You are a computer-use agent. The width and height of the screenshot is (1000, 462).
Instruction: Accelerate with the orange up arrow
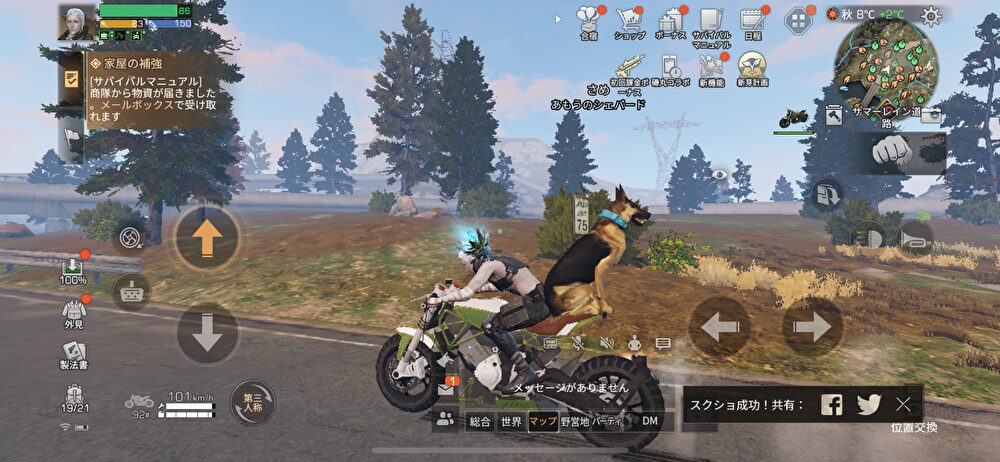click(207, 238)
